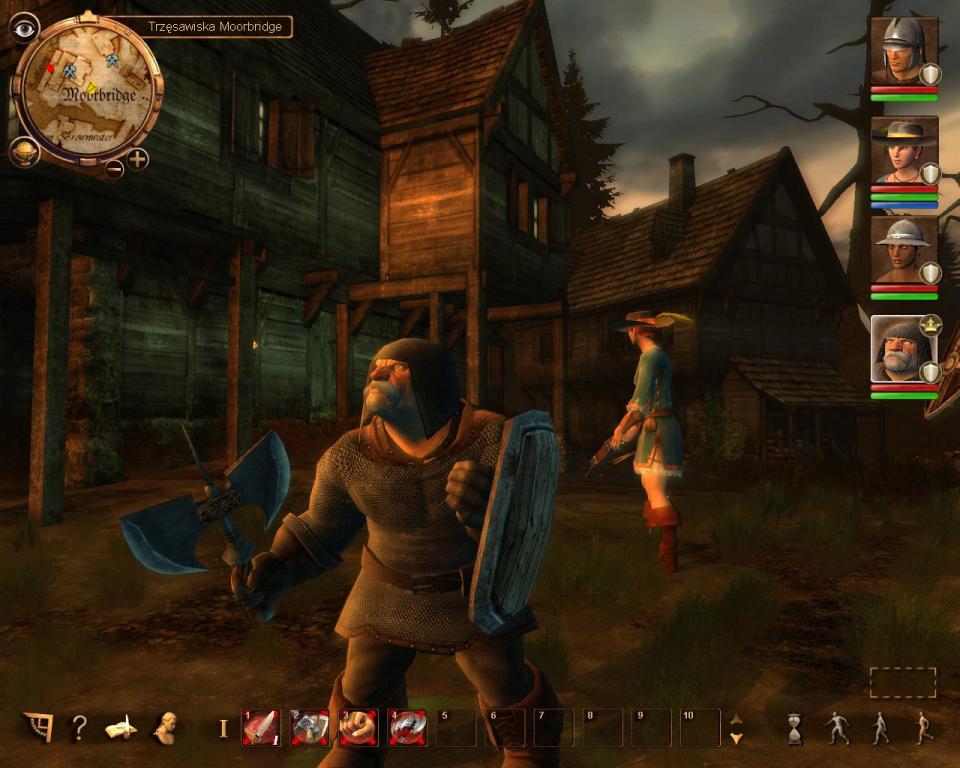Use the dagger attack in hotbar slot 1
This screenshot has height=768, width=960.
coord(261,728)
